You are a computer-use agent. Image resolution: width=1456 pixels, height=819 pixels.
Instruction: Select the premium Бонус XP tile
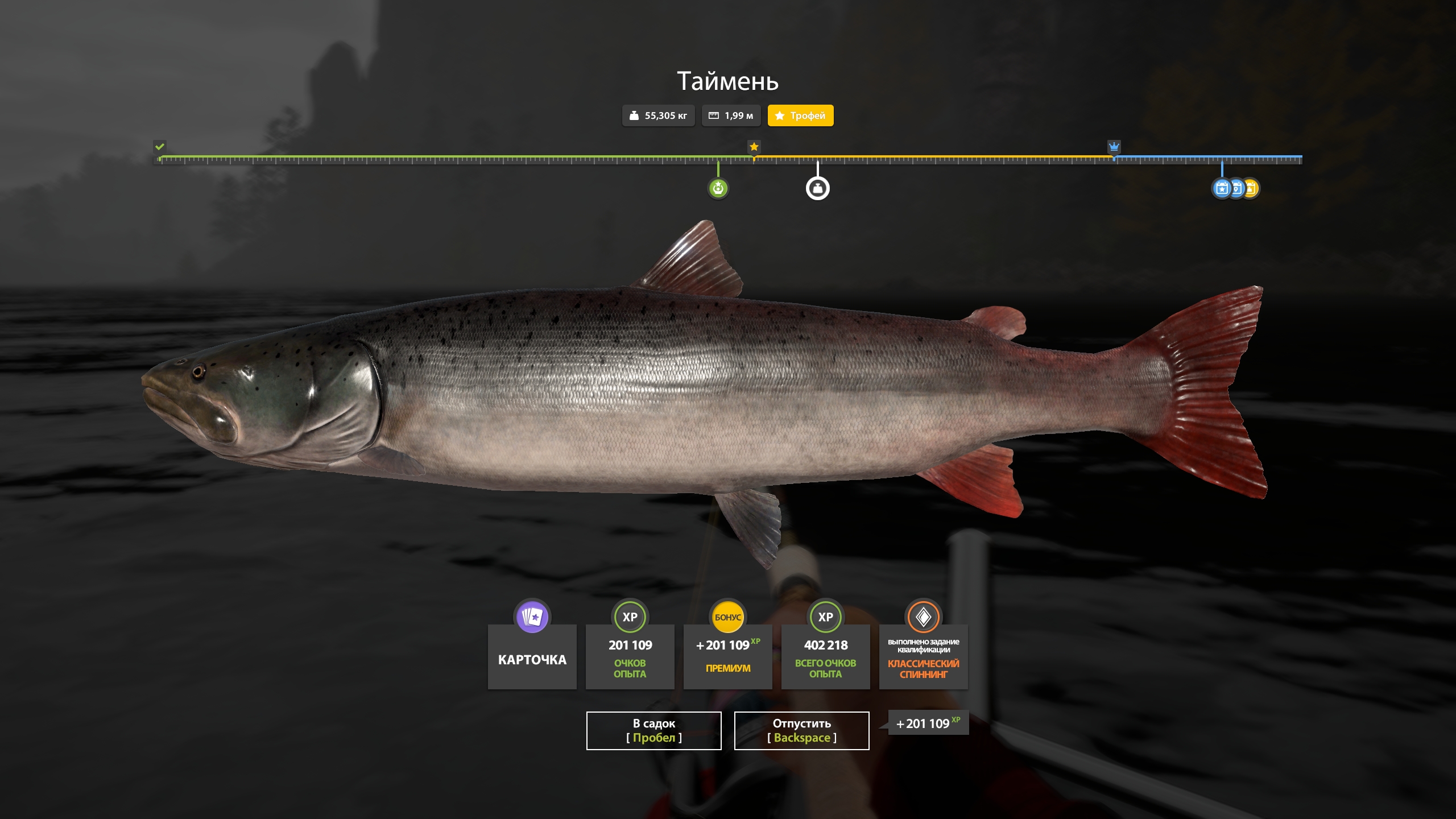point(727,656)
